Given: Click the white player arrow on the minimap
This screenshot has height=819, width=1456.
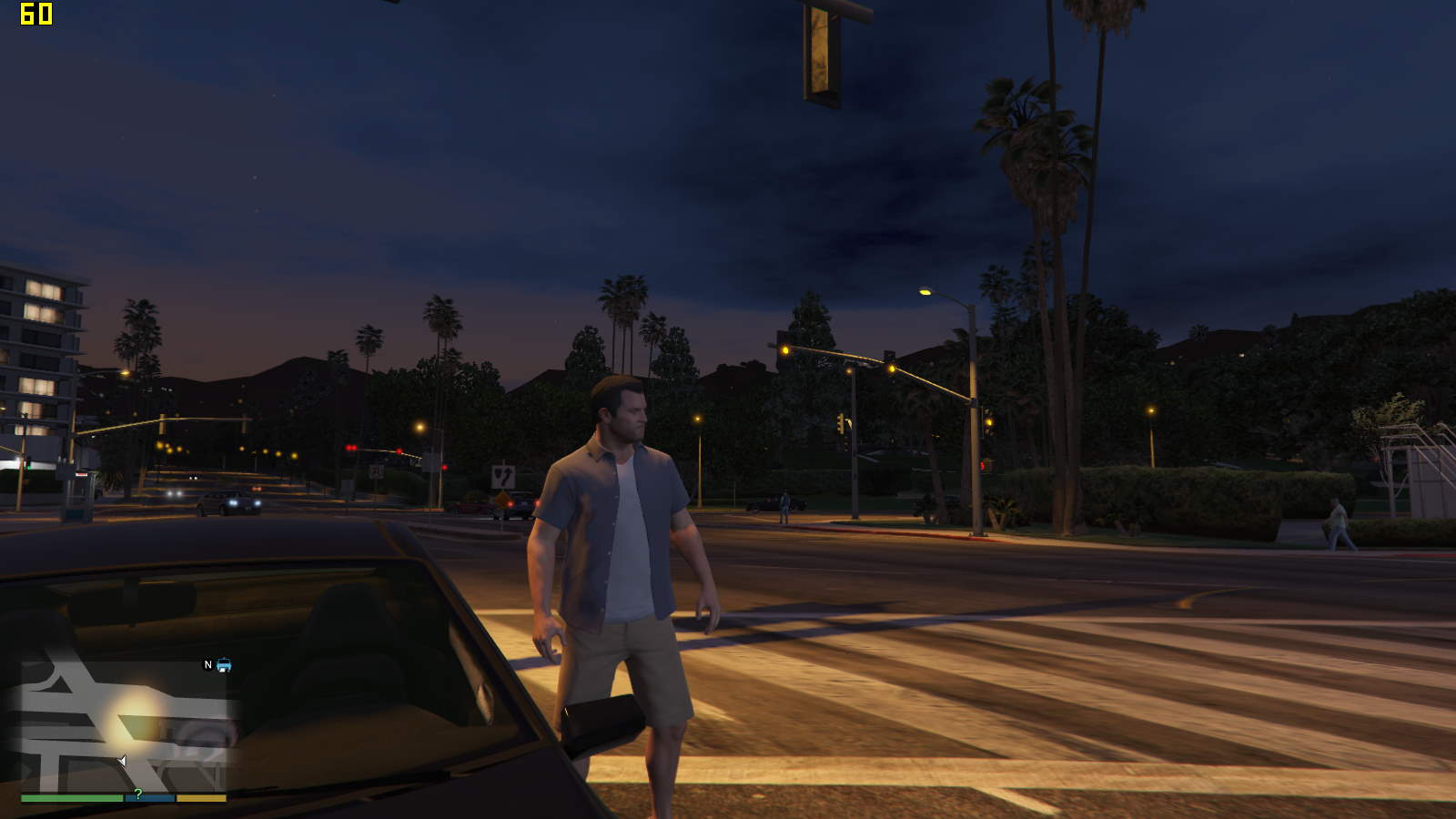Looking at the screenshot, I should (122, 761).
